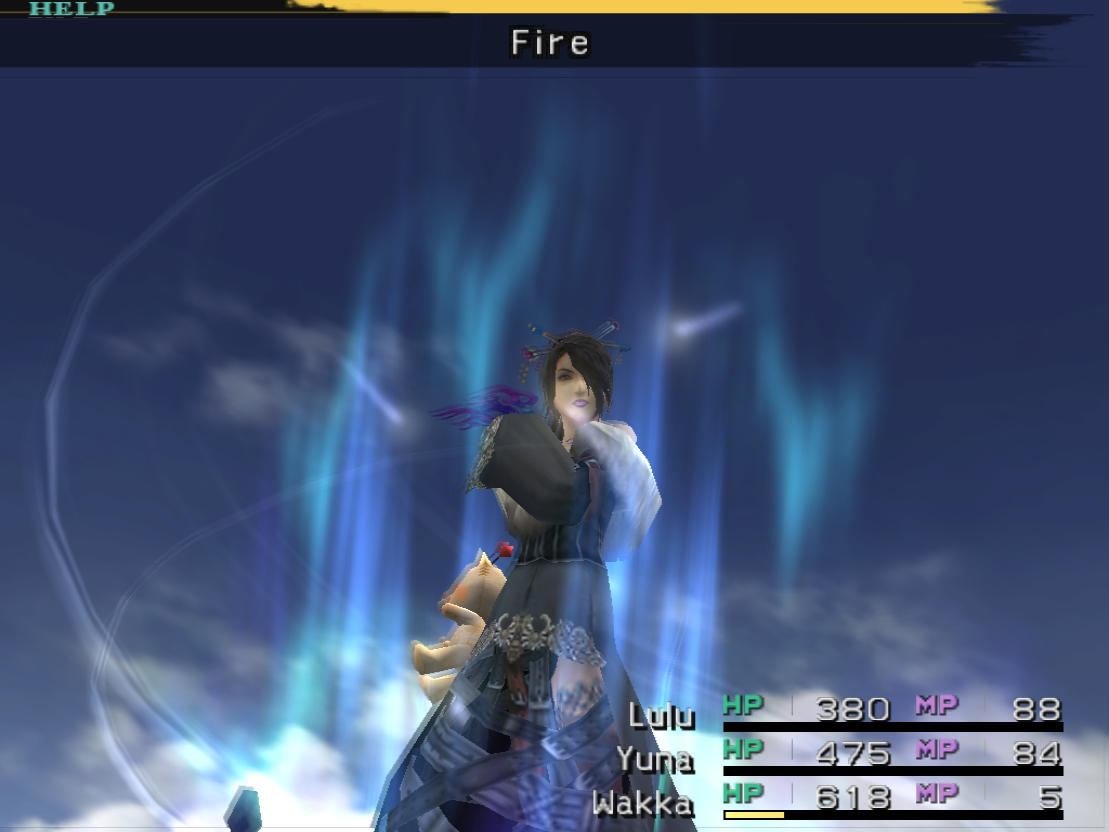Screen dimensions: 1109x832
Task: Open the HELP label at top
Action: [71, 9]
